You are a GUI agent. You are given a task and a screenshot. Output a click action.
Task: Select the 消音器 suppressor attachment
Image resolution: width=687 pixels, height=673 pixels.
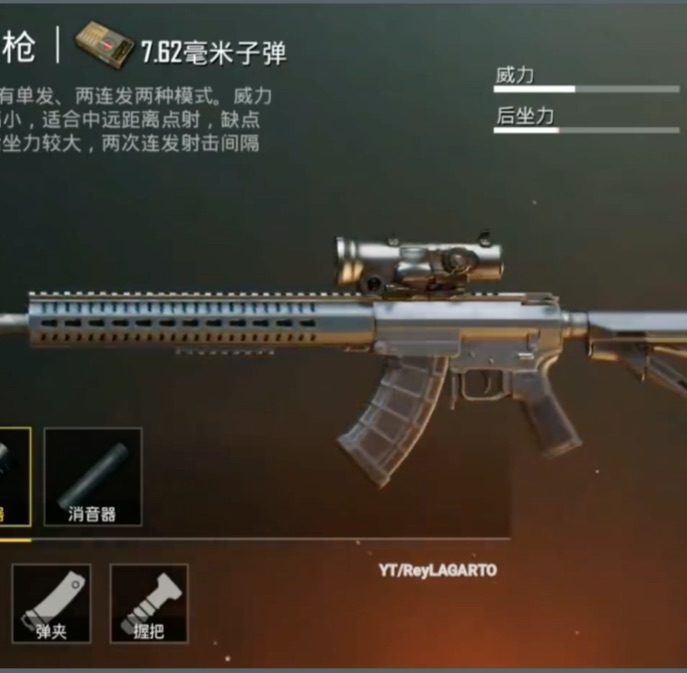(92, 477)
